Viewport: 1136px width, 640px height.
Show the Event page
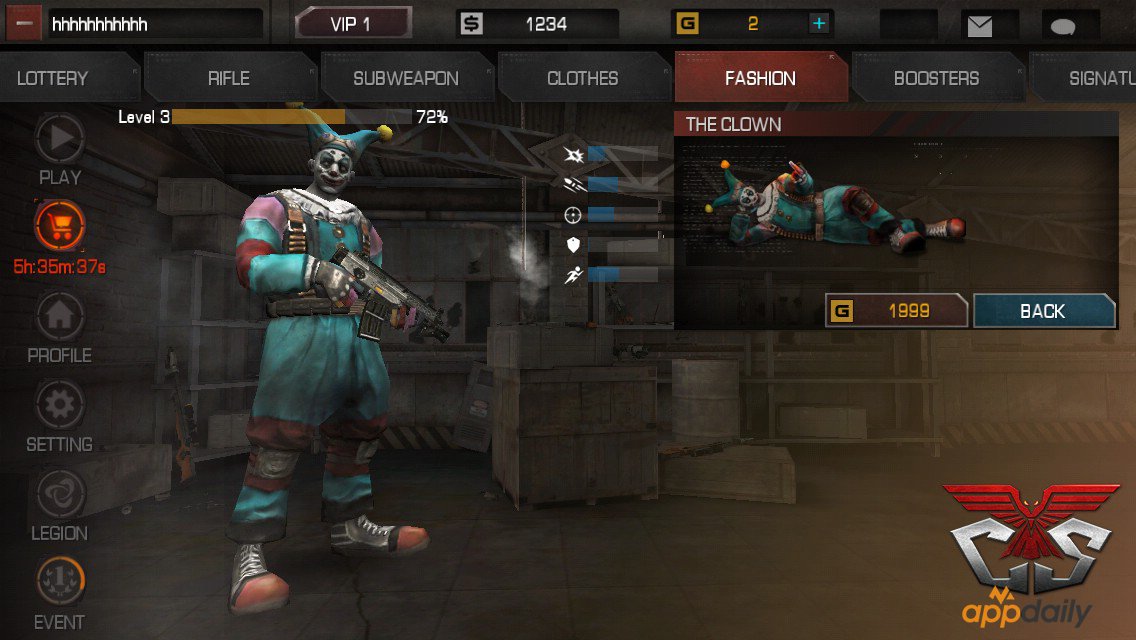pos(60,584)
